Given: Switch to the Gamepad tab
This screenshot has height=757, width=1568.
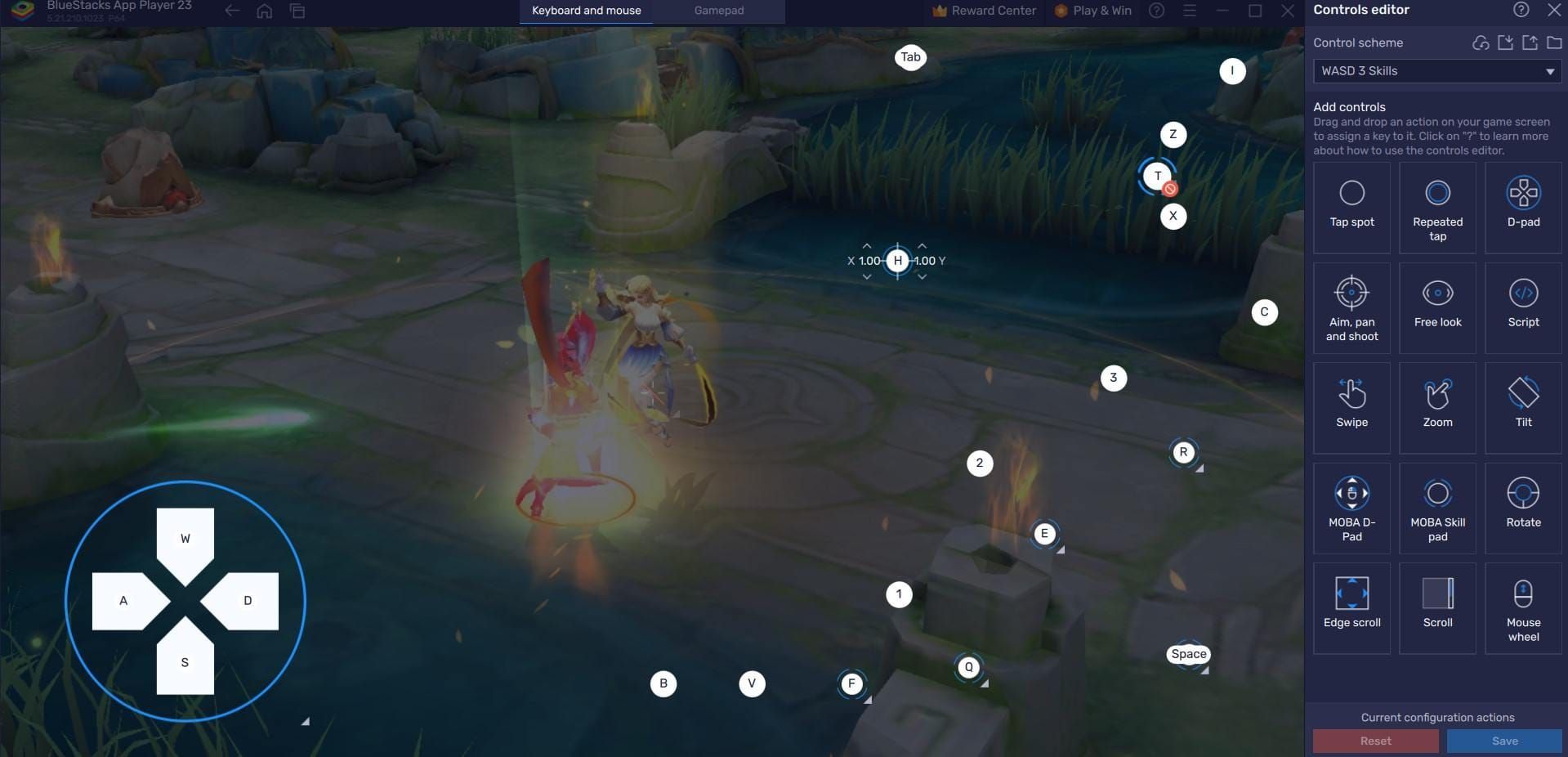Looking at the screenshot, I should pos(718,11).
